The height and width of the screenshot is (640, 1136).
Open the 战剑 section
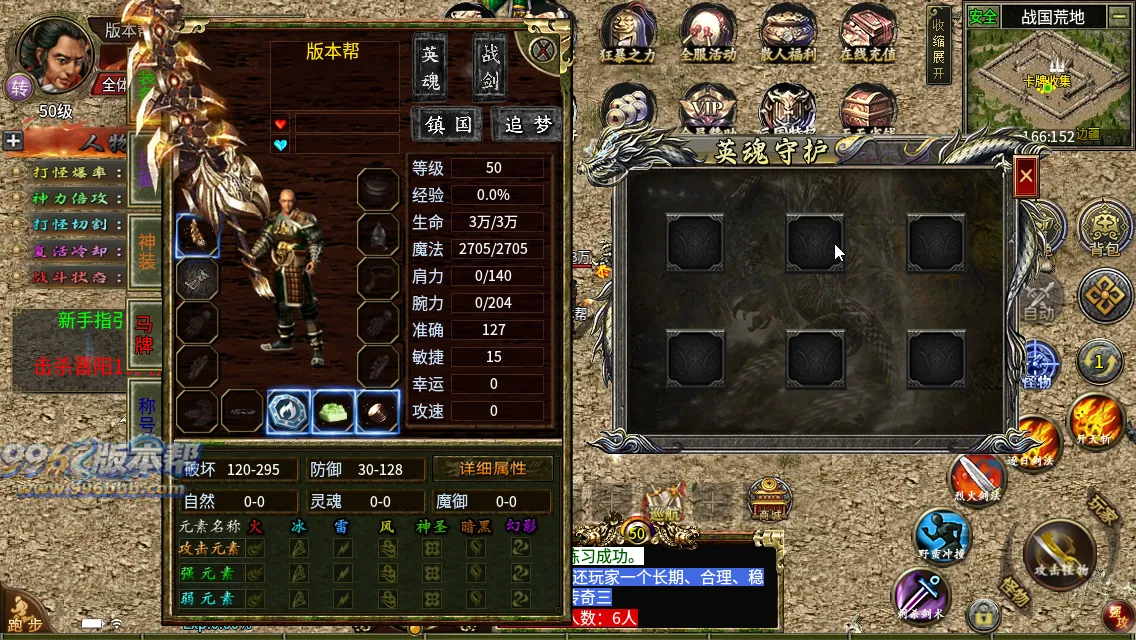pyautogui.click(x=489, y=66)
